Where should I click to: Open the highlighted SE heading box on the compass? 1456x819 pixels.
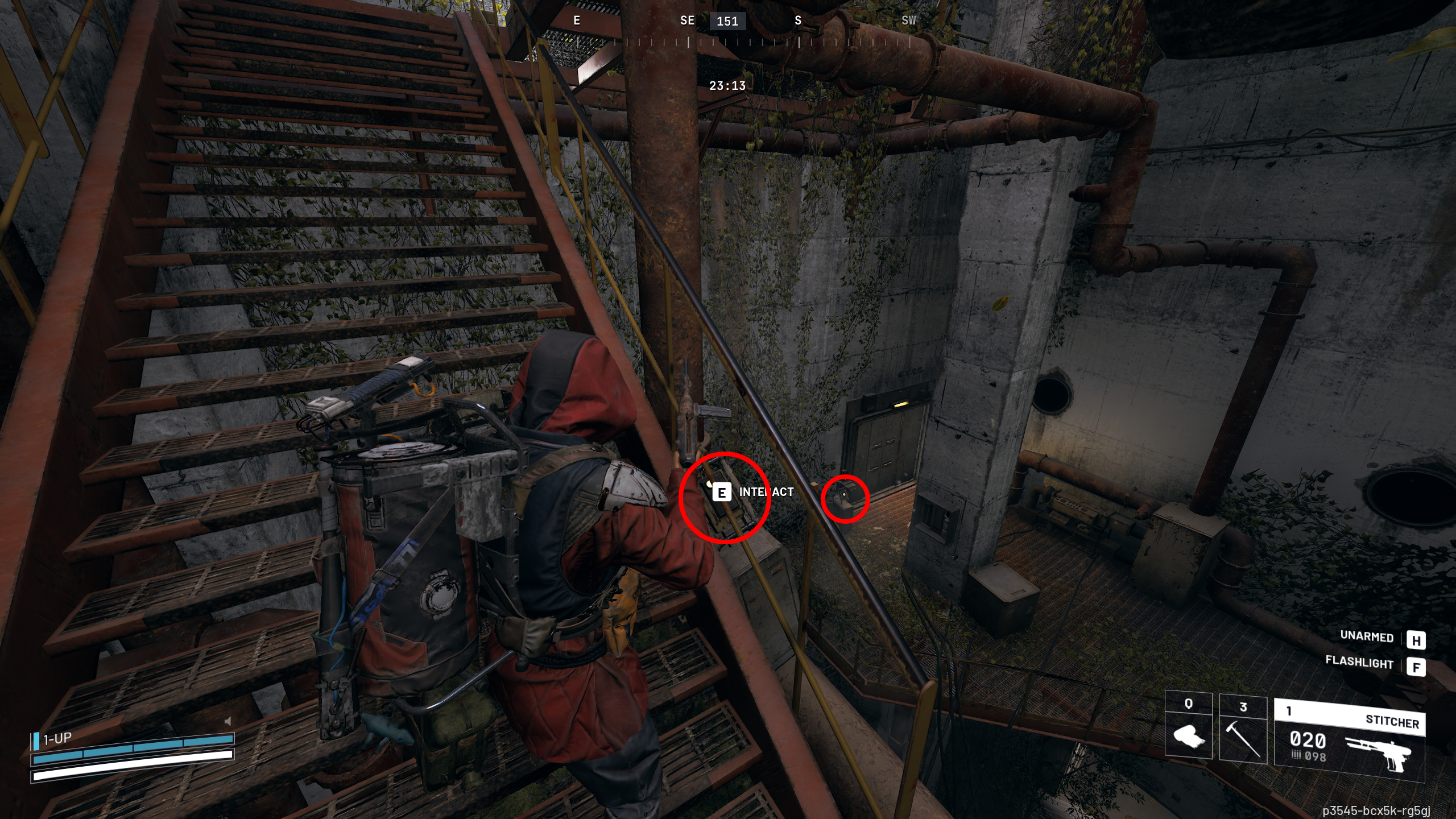pyautogui.click(x=729, y=22)
